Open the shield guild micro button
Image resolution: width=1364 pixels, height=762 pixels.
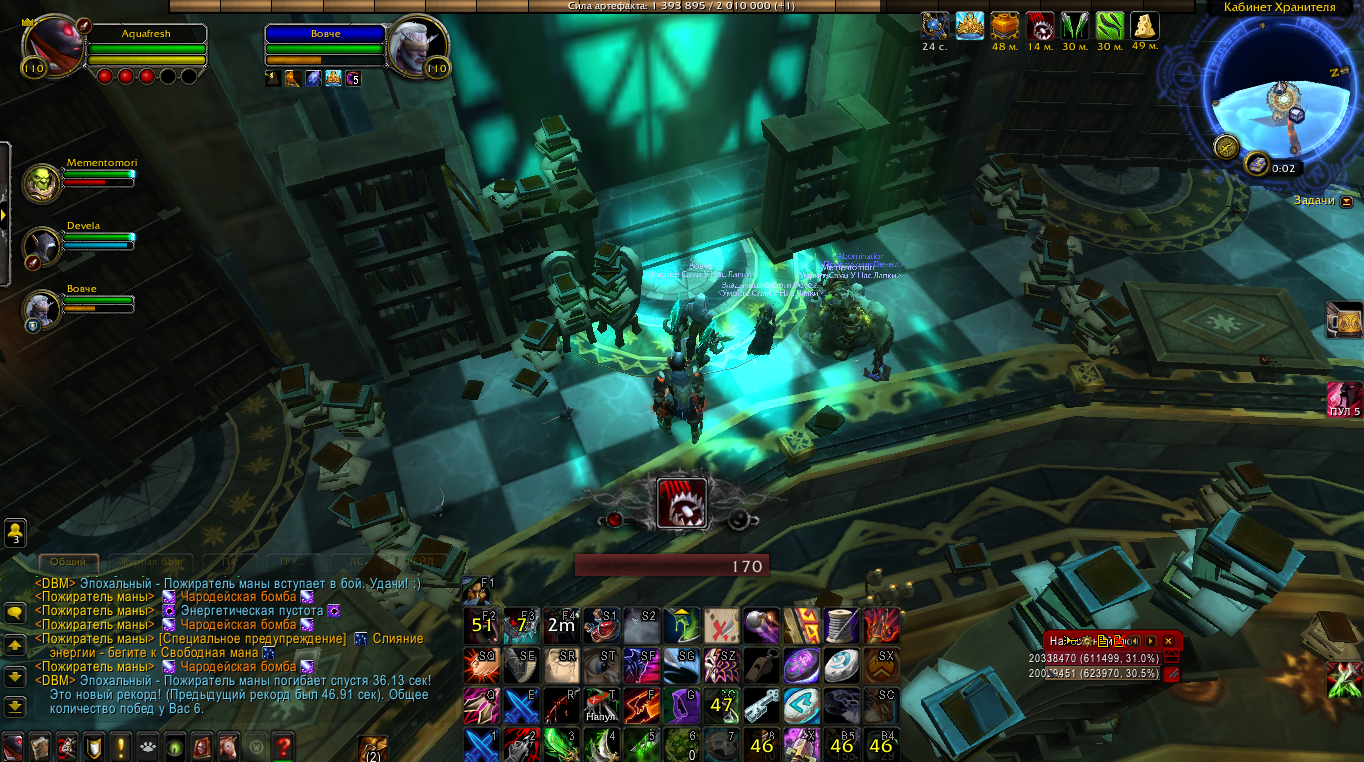click(93, 746)
